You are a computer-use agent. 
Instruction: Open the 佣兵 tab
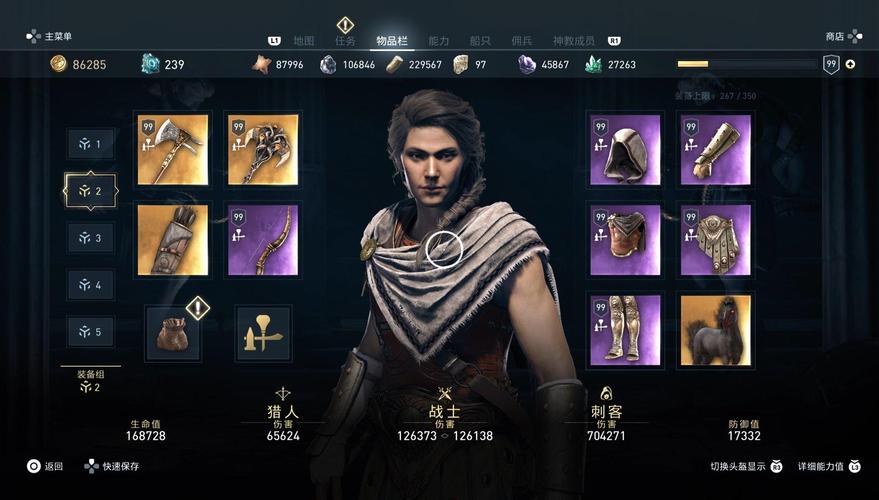pos(522,41)
